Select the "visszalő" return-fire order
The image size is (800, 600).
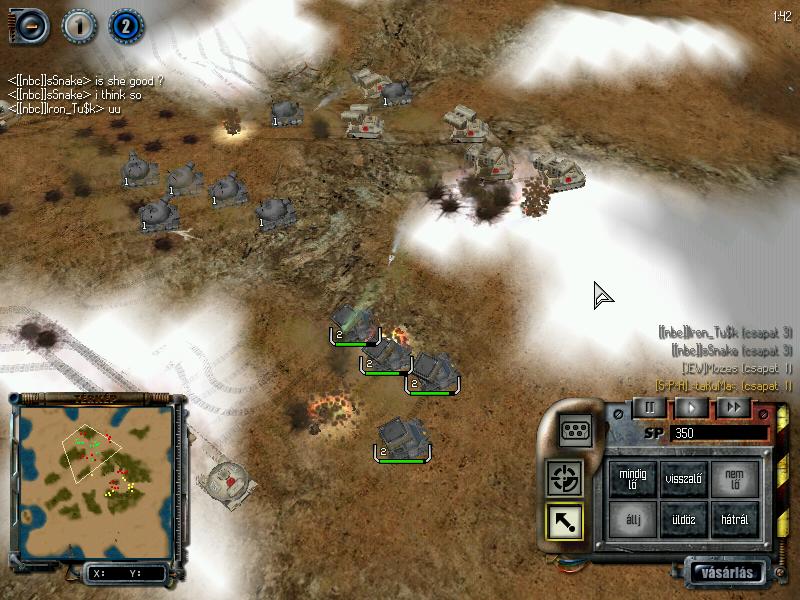pyautogui.click(x=684, y=478)
